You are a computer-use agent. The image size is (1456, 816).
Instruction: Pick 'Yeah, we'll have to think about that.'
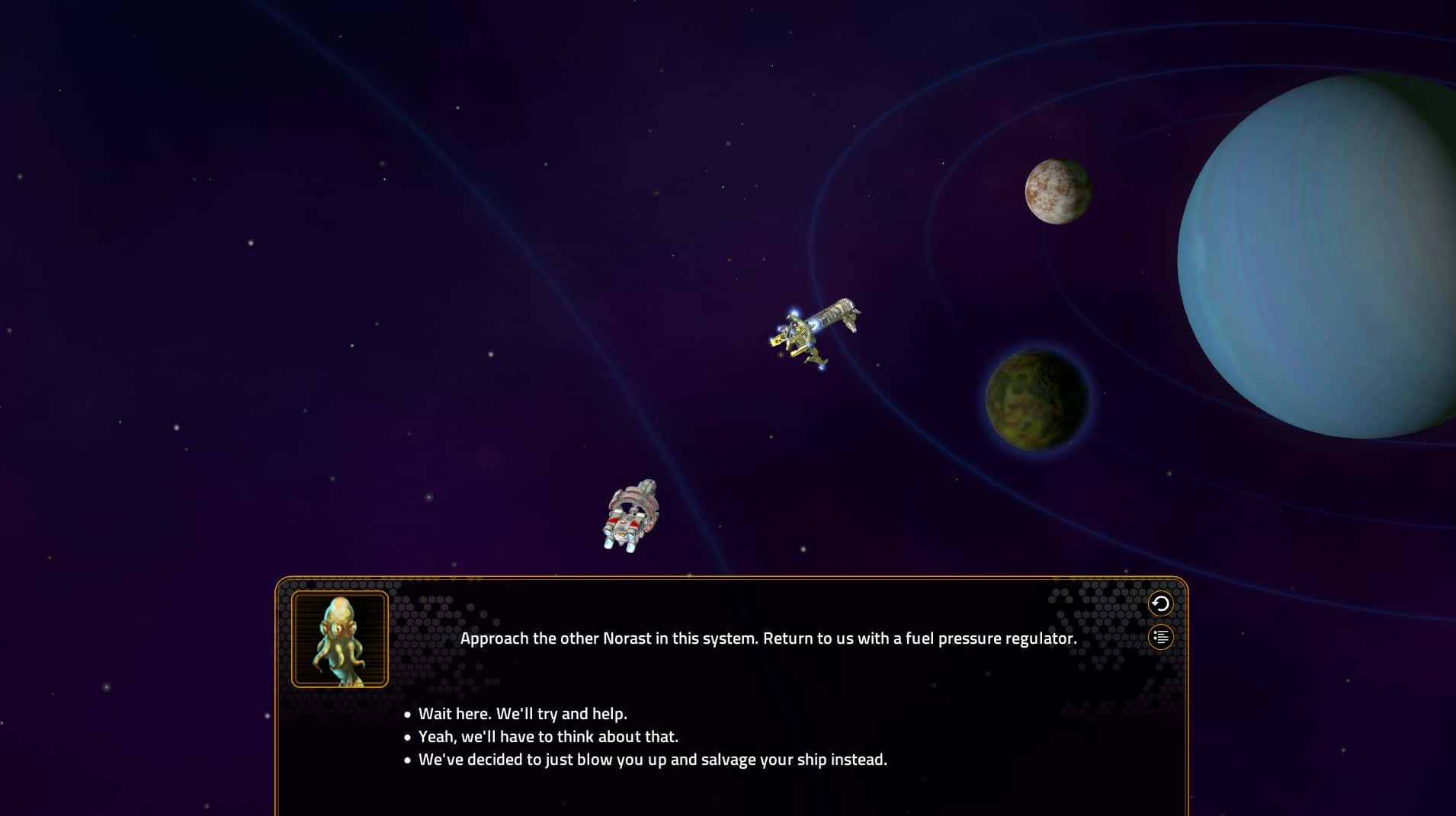click(x=549, y=737)
